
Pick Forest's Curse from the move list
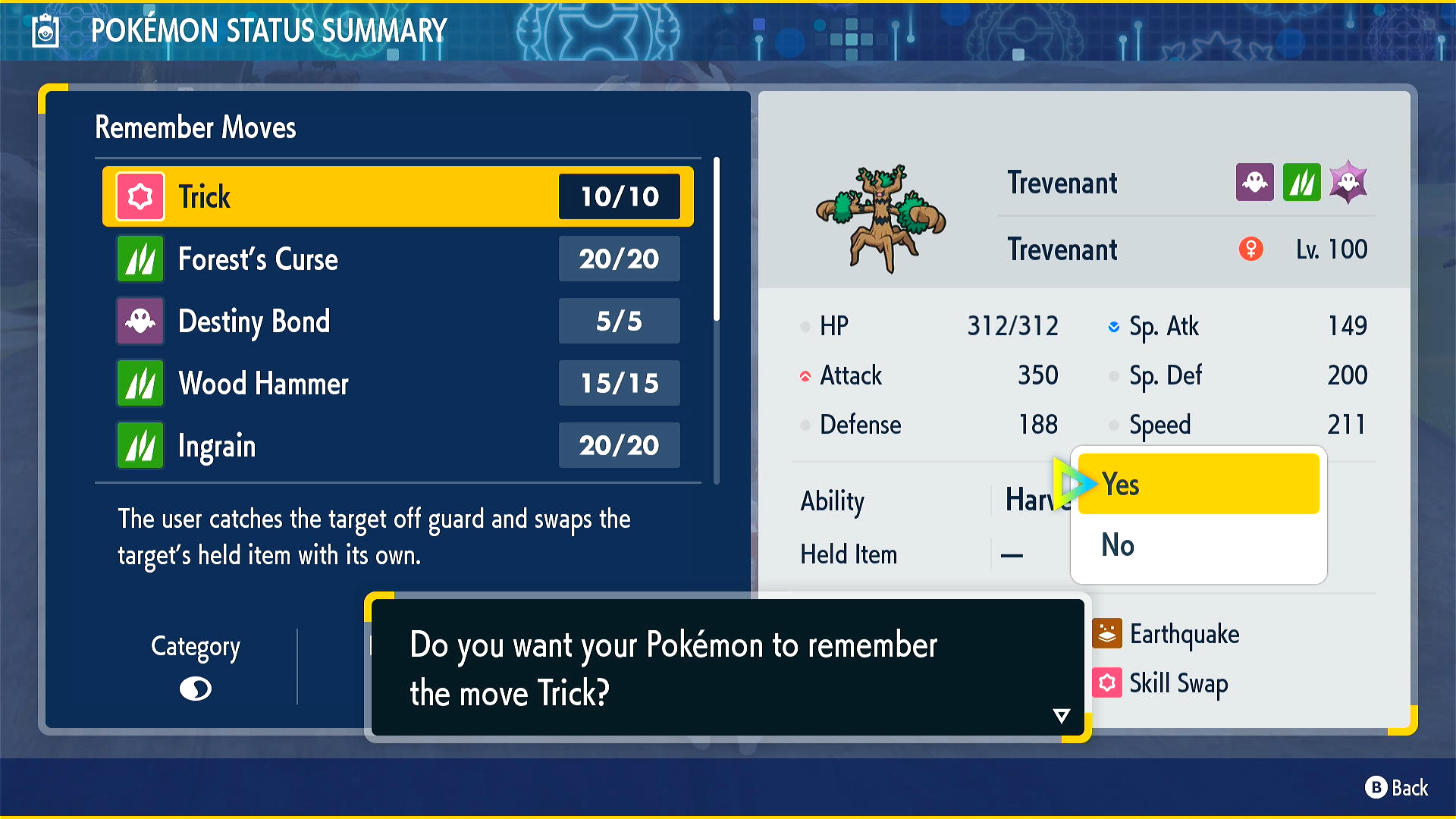point(398,259)
